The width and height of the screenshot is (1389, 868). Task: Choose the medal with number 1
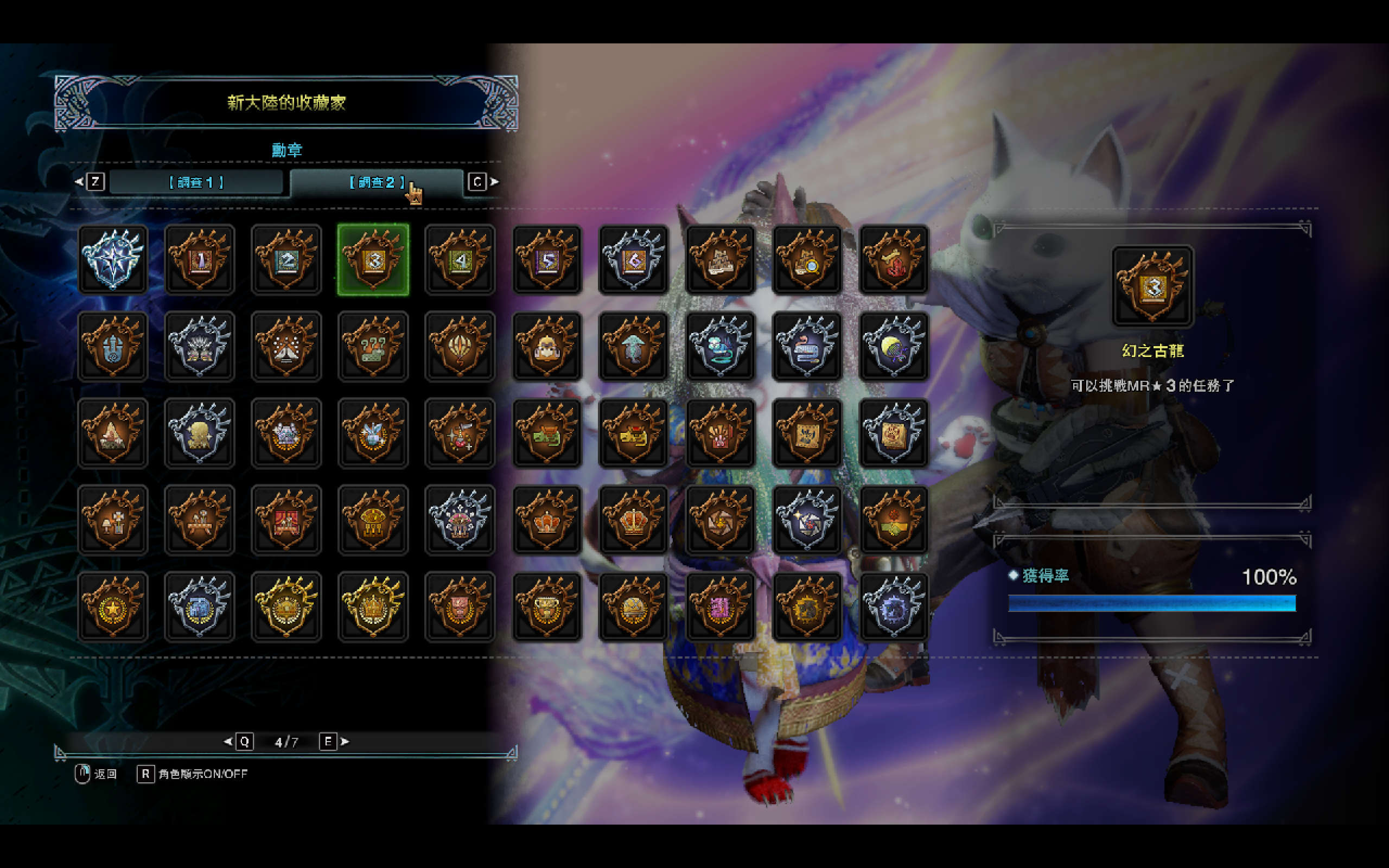(x=200, y=260)
